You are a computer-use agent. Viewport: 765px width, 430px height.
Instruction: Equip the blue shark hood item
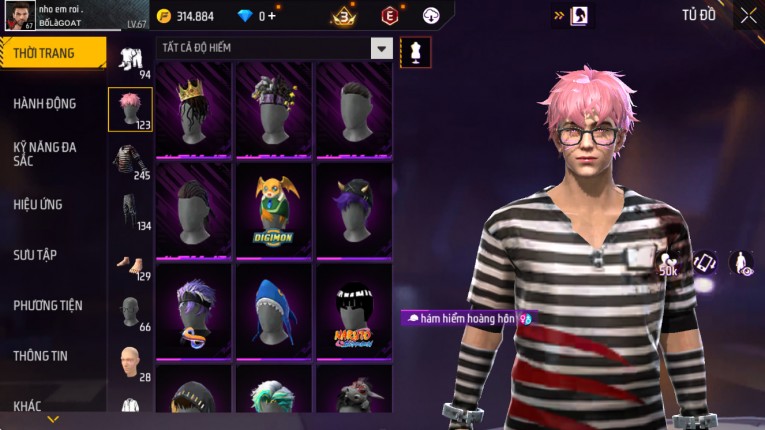tap(274, 309)
